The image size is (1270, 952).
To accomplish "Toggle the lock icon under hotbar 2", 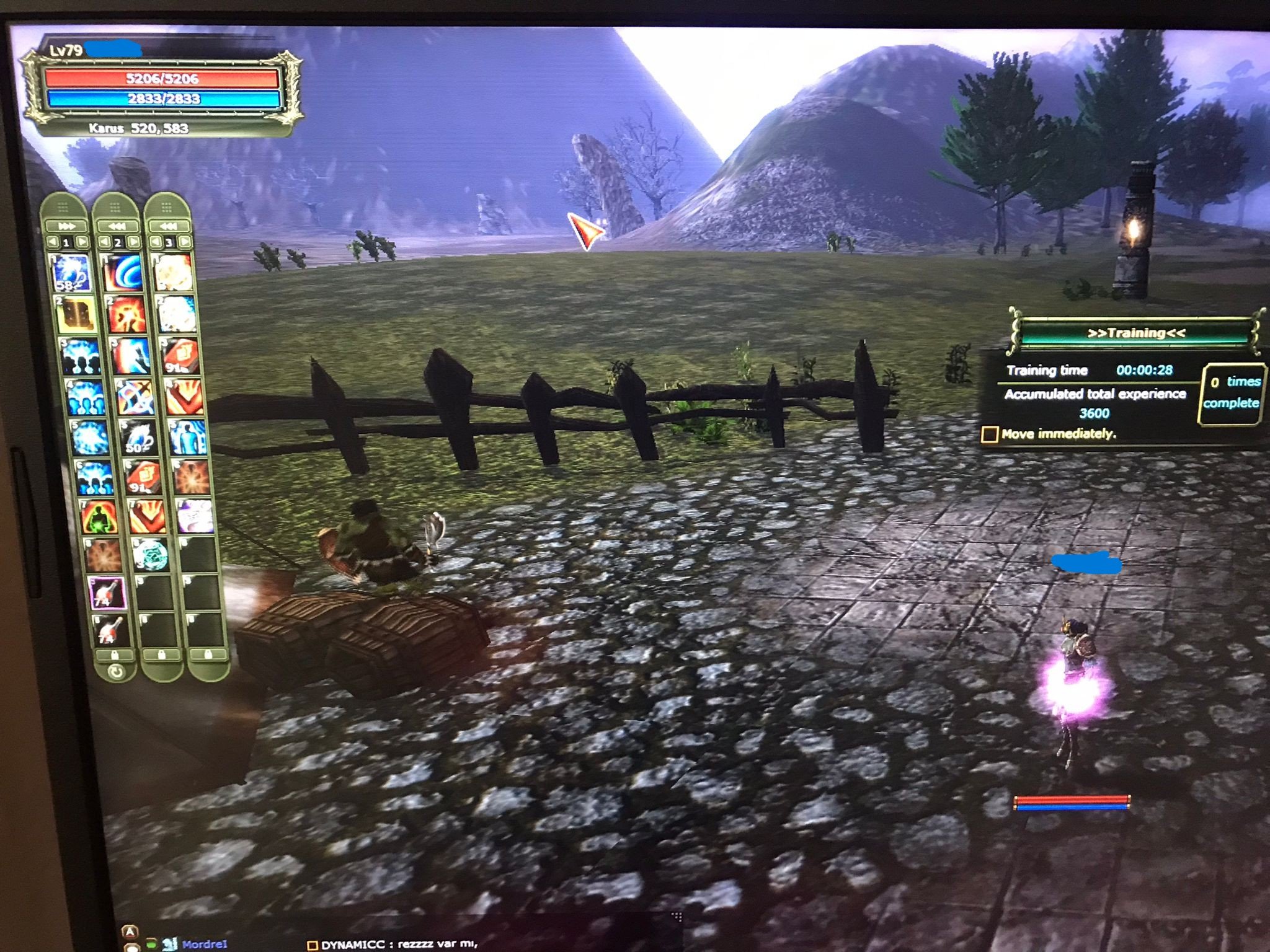I will click(x=162, y=653).
